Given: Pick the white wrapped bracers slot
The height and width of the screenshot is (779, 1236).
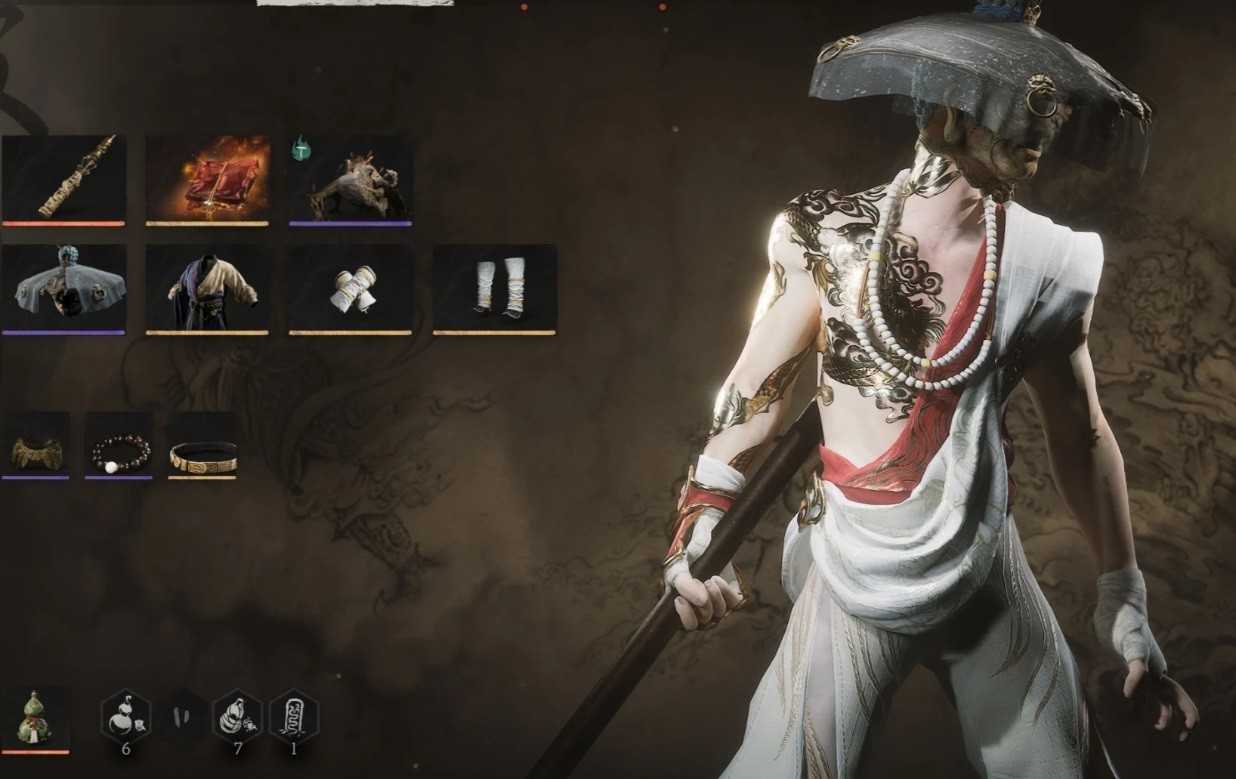Looking at the screenshot, I should (x=351, y=287).
